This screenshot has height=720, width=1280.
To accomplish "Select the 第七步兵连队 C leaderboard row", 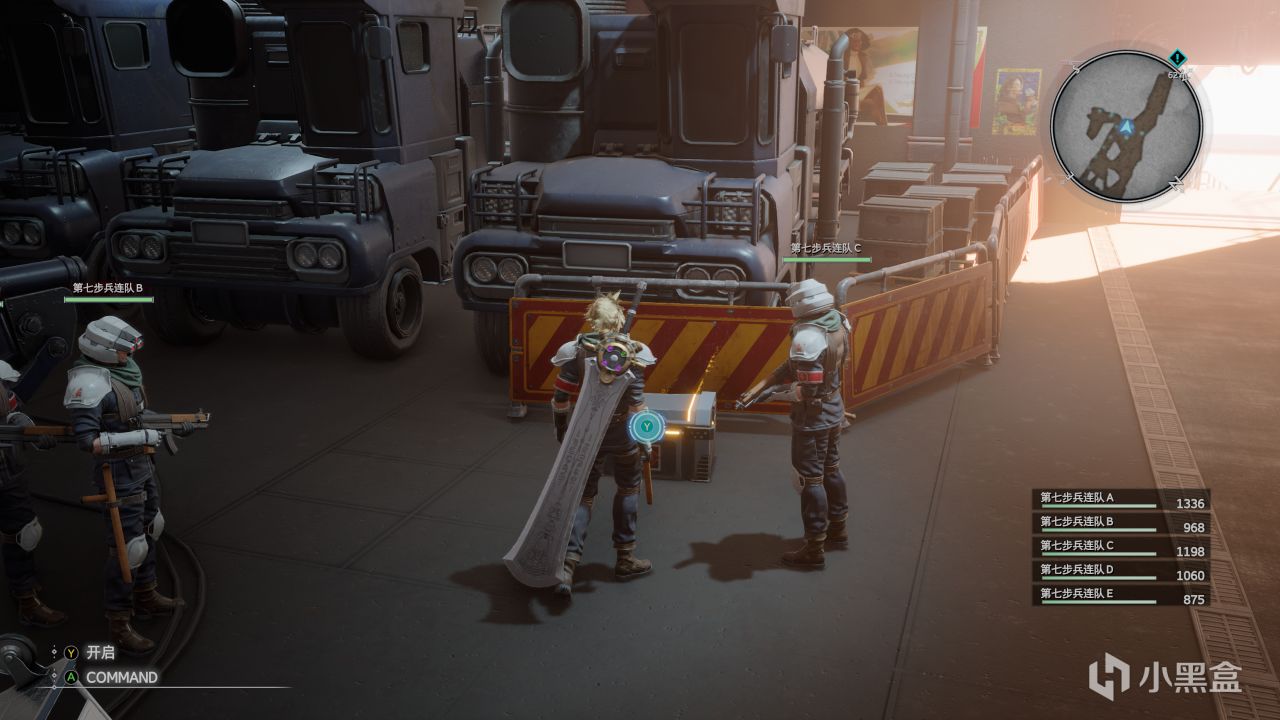I will pos(1077,545).
